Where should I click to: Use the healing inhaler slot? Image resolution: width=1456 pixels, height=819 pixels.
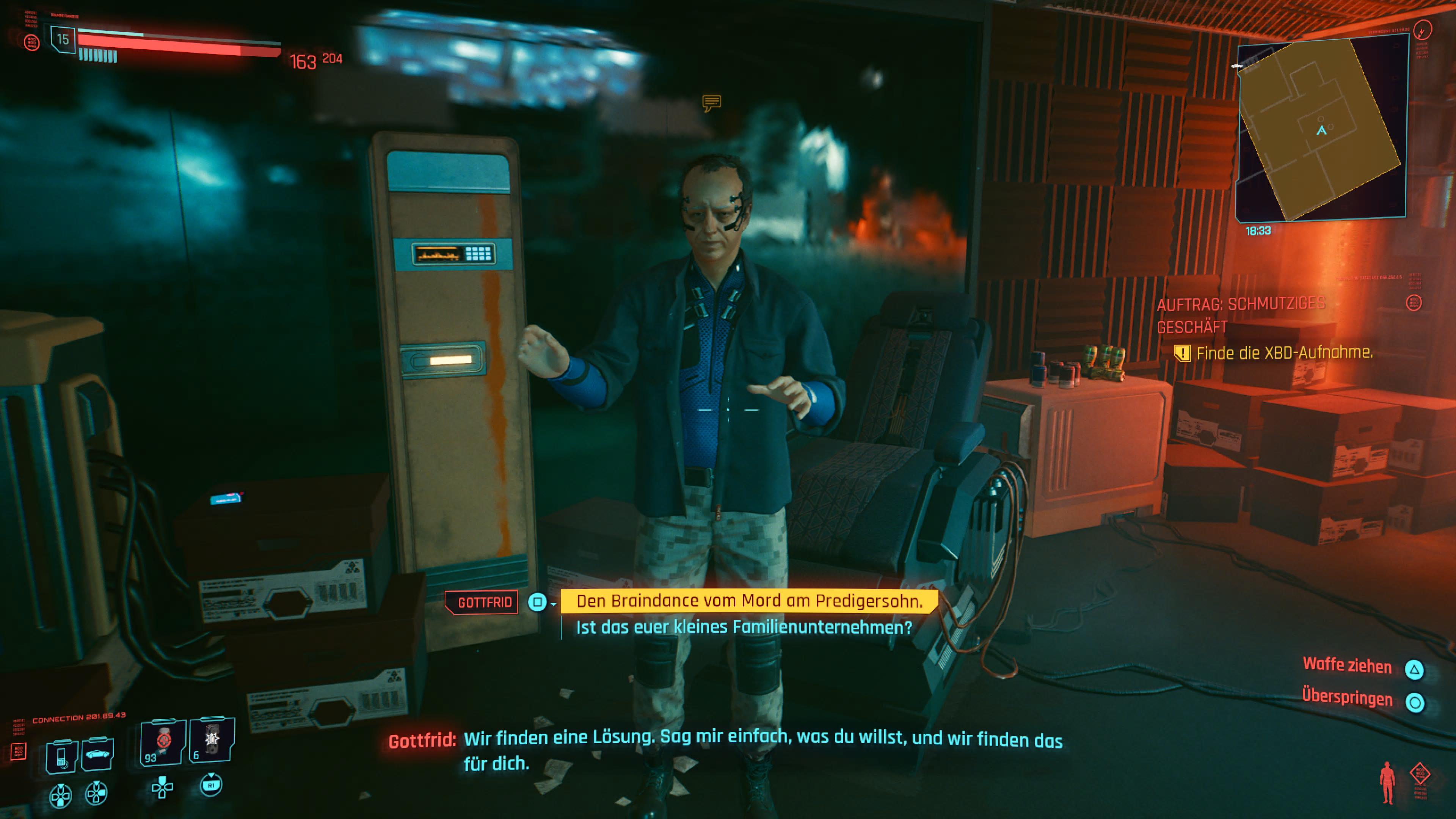click(x=163, y=742)
